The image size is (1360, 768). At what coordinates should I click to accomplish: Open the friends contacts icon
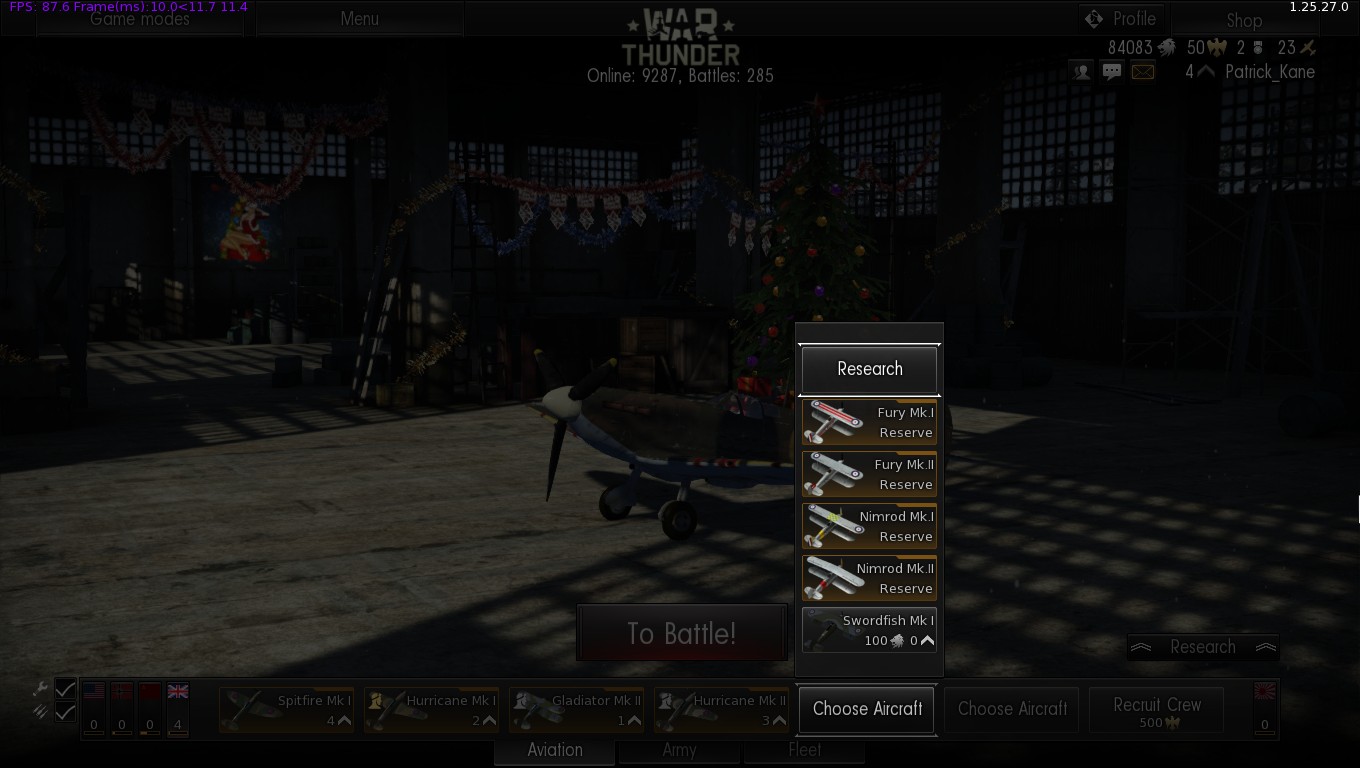[x=1081, y=72]
